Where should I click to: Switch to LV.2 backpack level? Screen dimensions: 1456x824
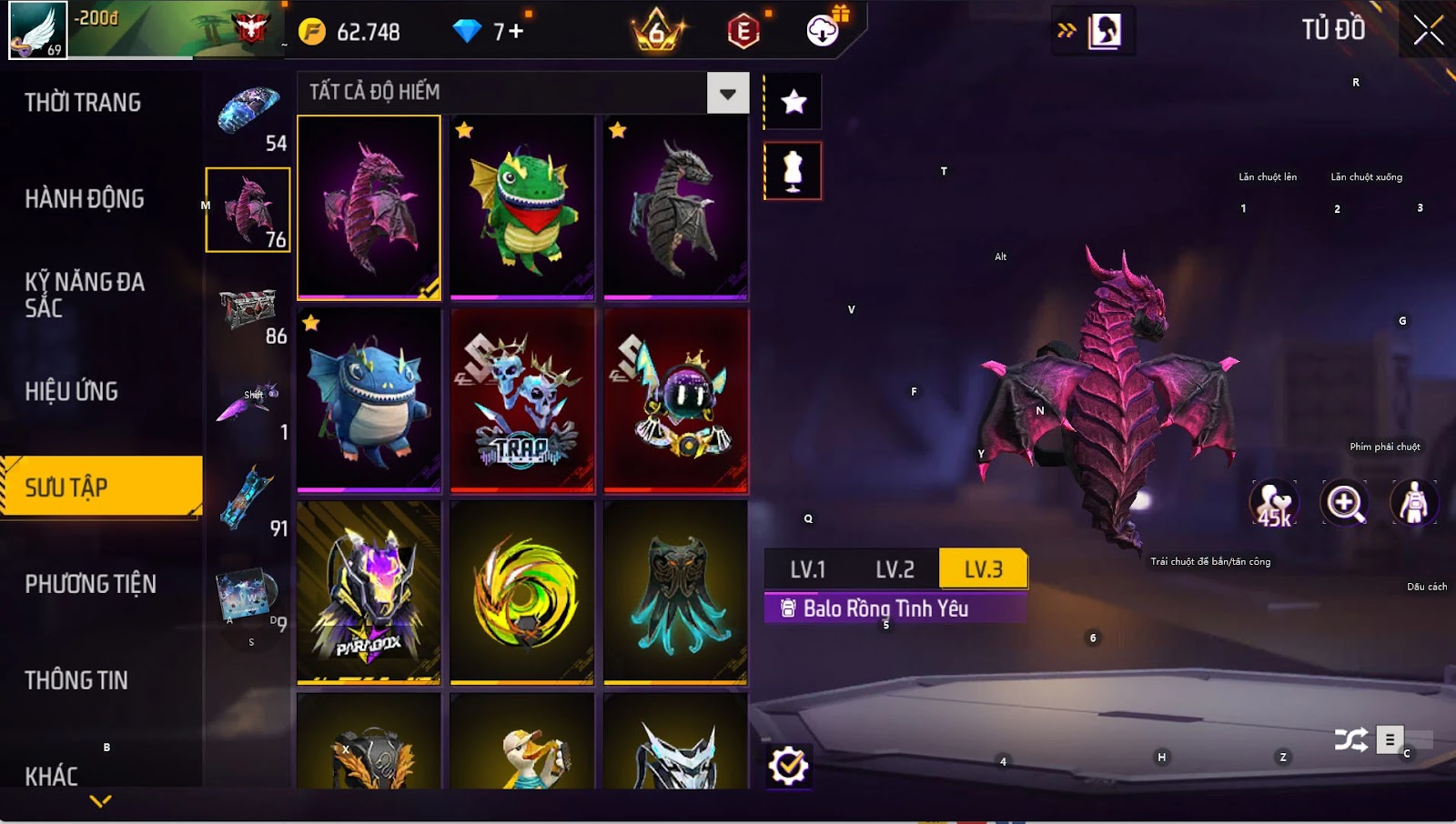click(895, 570)
